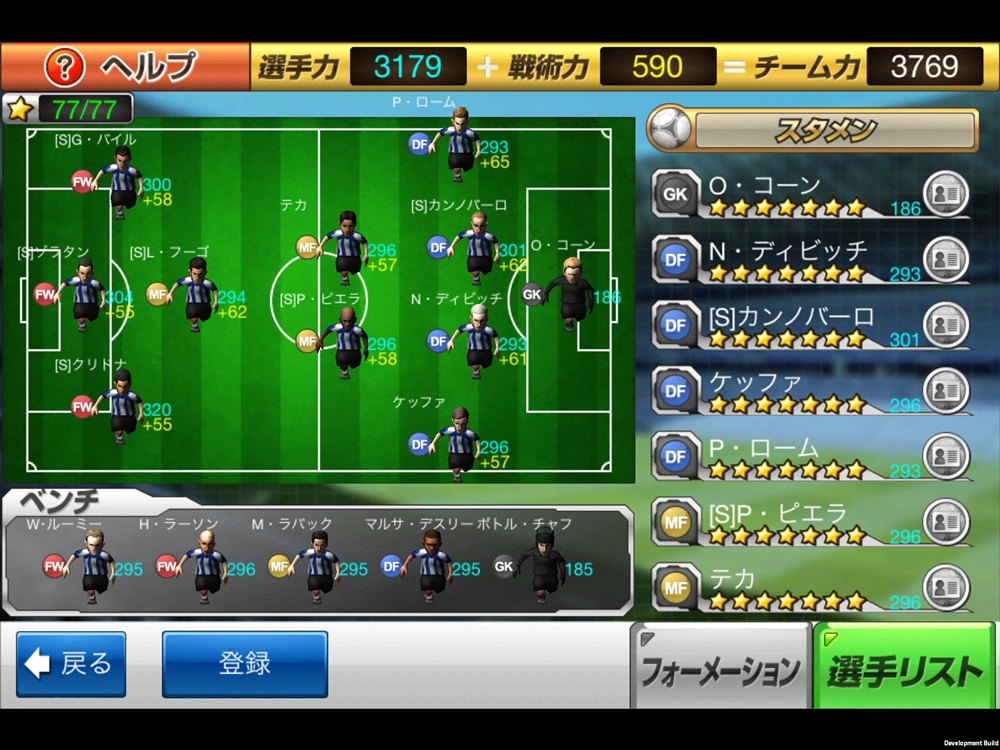Viewport: 1000px width, 750px height.
Task: Open the player card icon for [S]P・ピエラ
Action: pos(945,521)
